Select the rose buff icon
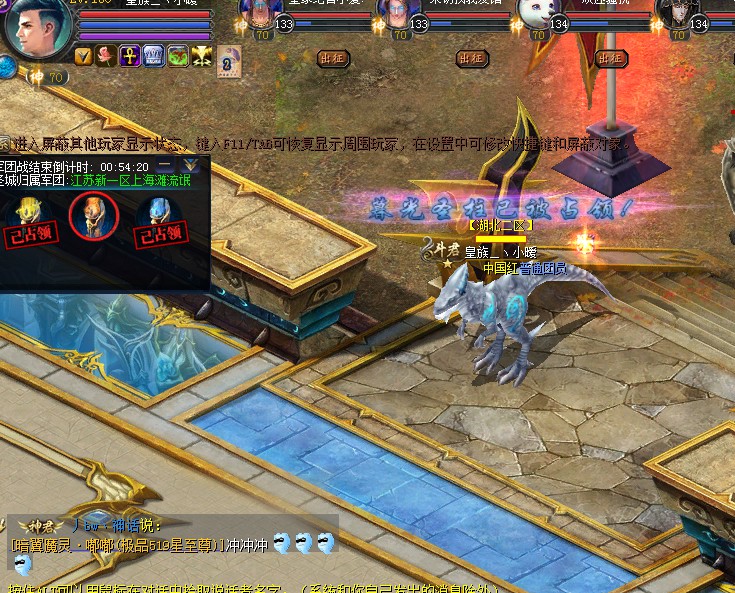Screen dimensions: 735x593 [x=106, y=56]
